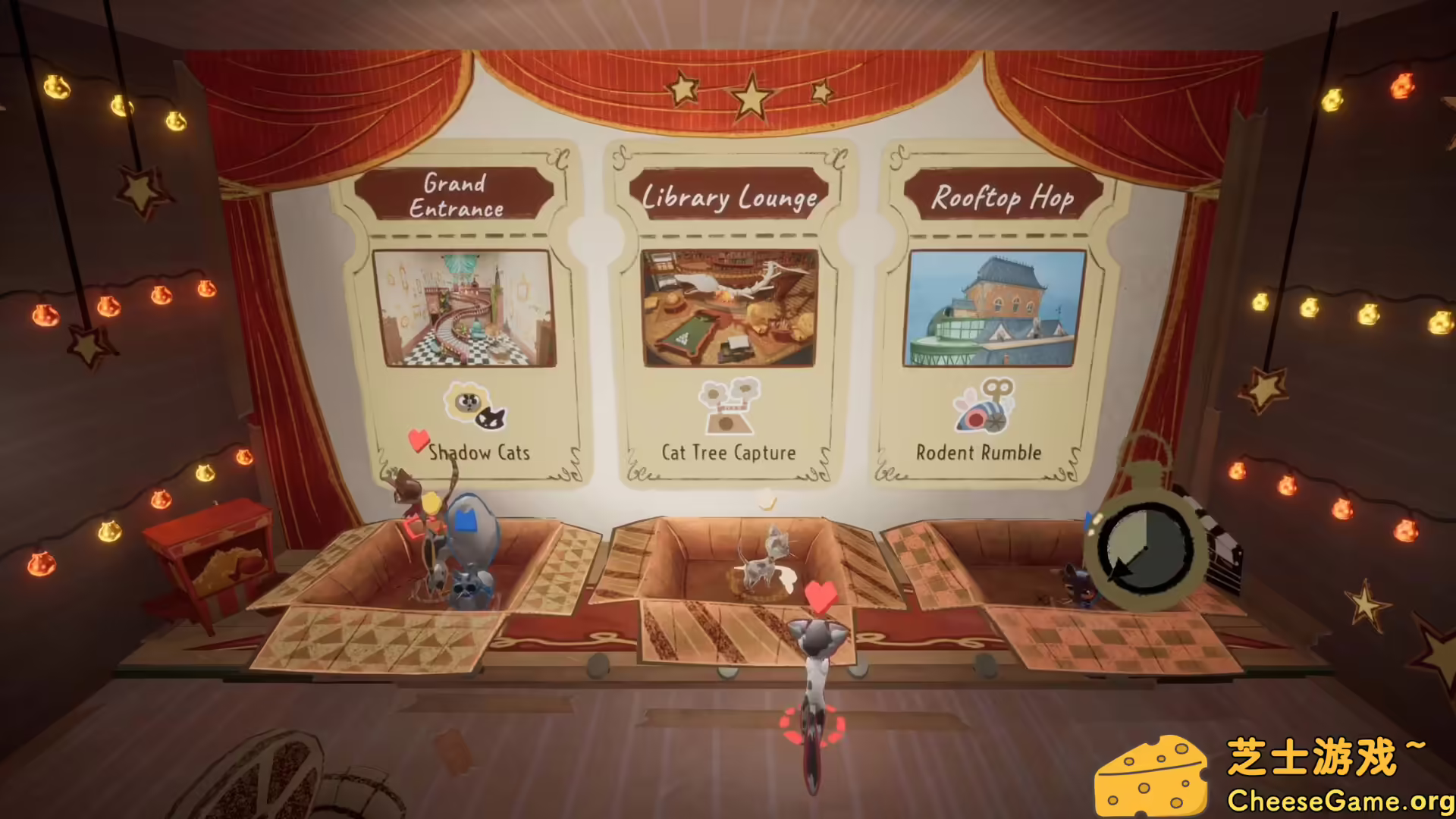Select the Rodent Rumble mode label

(979, 453)
